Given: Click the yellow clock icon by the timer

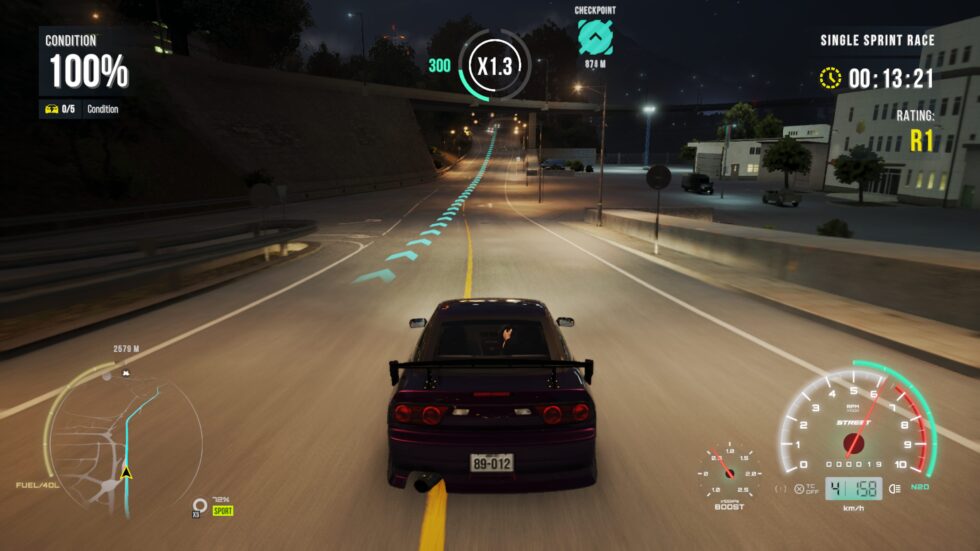Looking at the screenshot, I should coord(830,78).
